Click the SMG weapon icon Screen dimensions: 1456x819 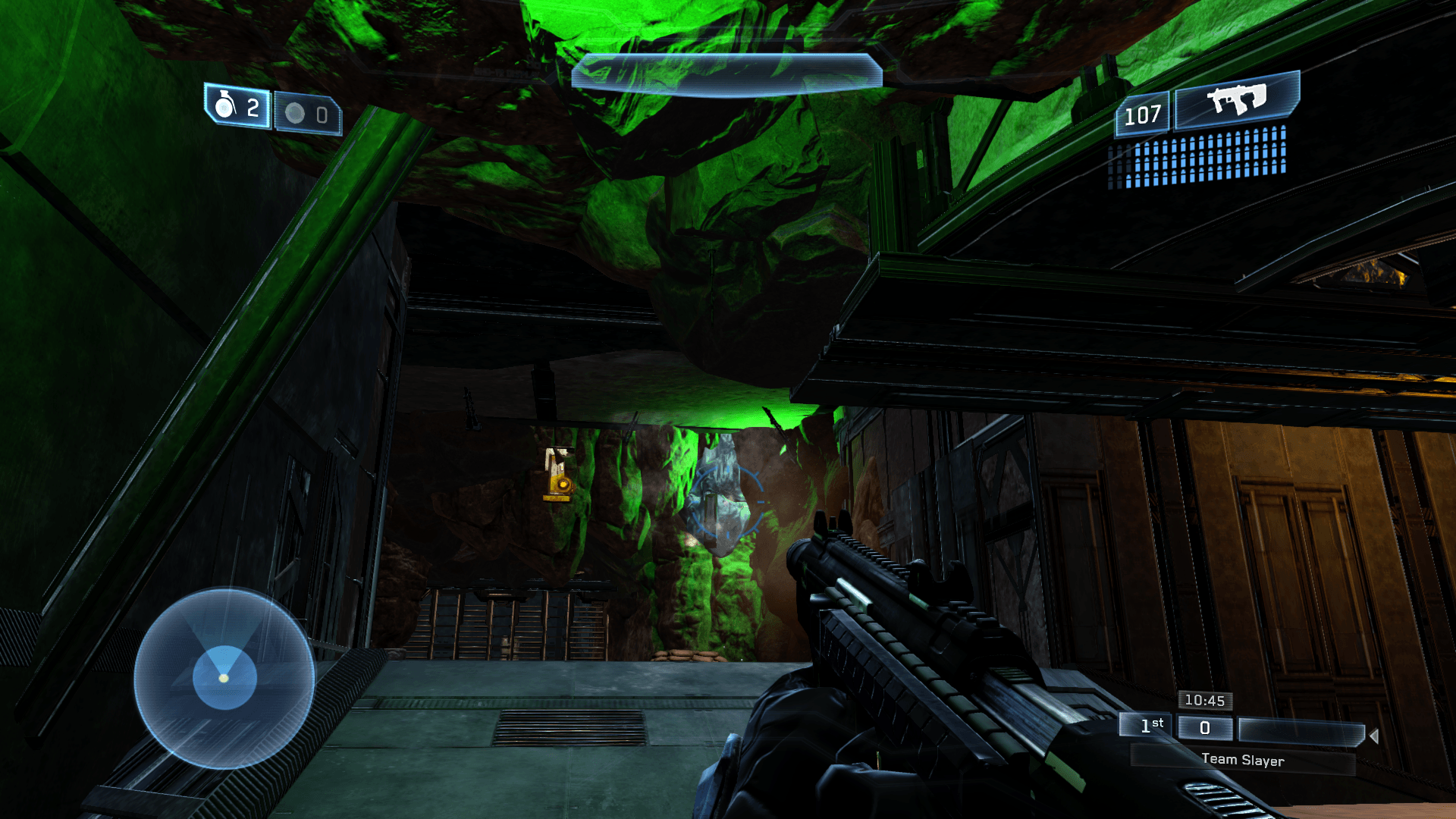point(1236,99)
